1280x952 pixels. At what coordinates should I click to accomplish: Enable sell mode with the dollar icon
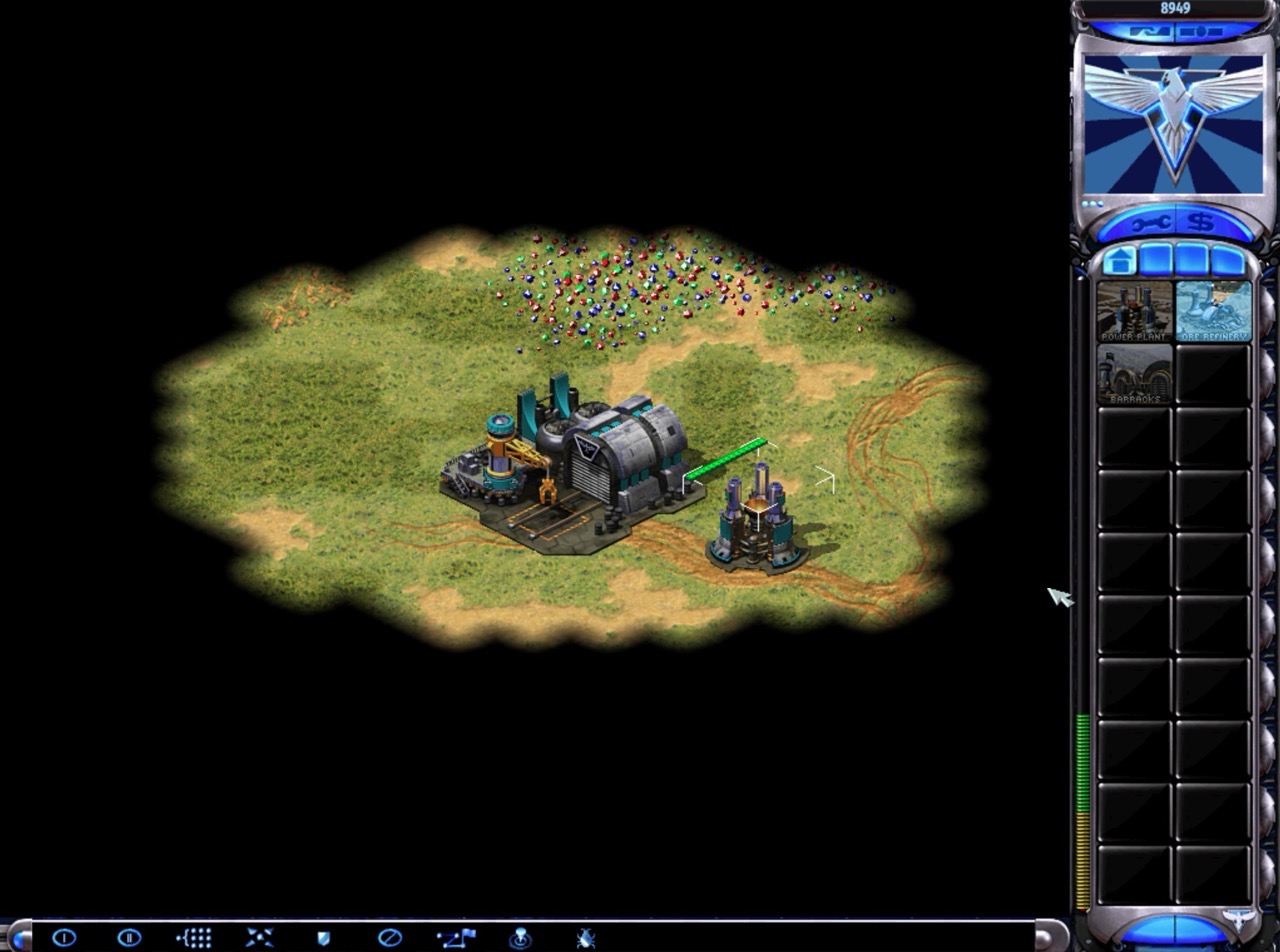click(x=1201, y=223)
